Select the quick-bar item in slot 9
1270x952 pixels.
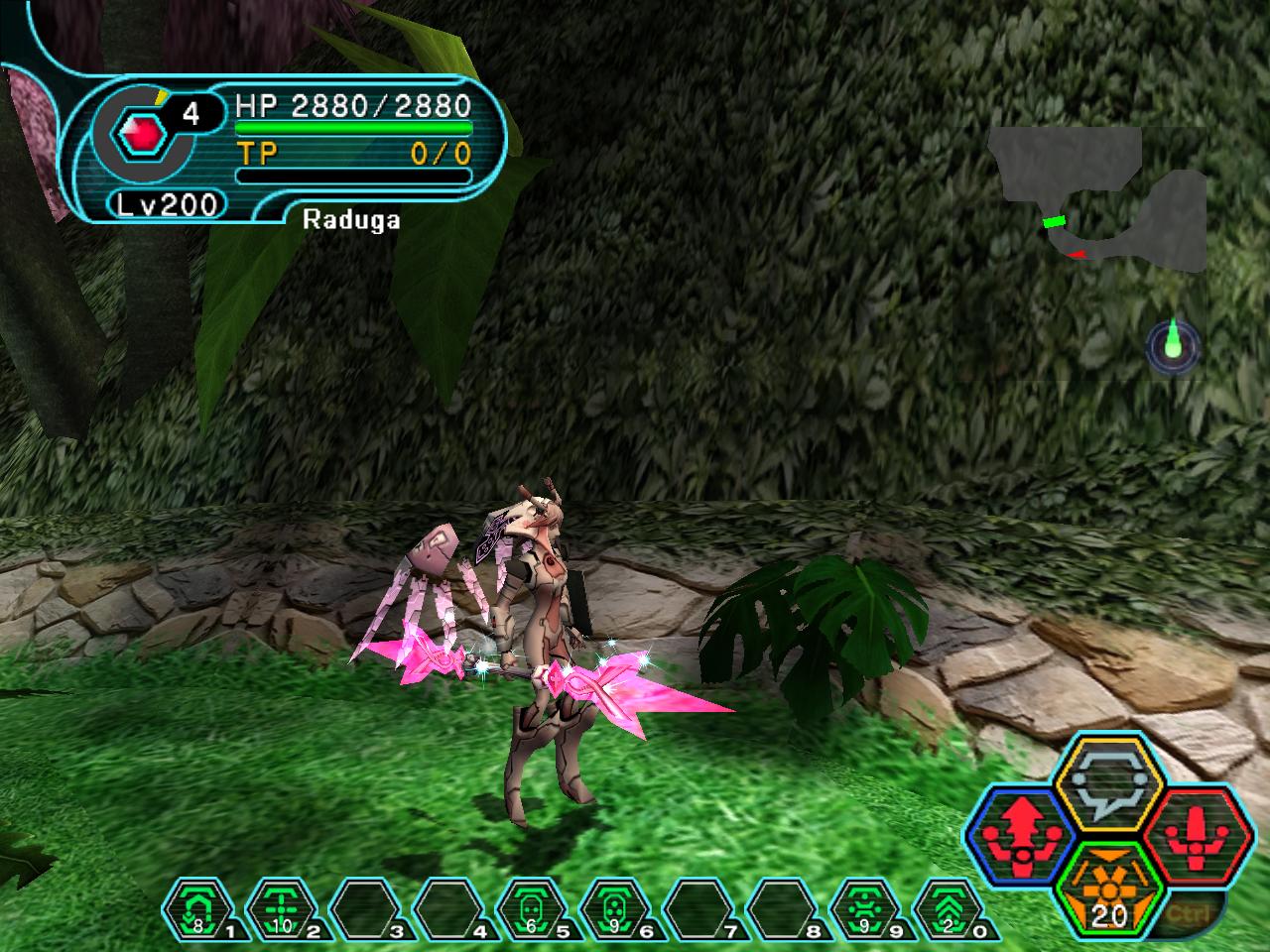866,909
